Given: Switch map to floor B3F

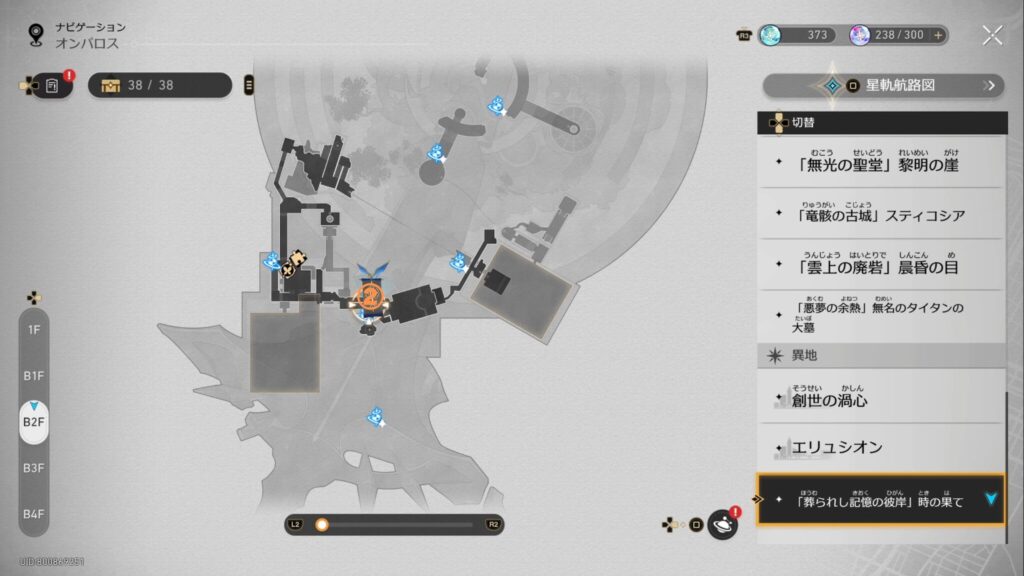Looking at the screenshot, I should (34, 467).
